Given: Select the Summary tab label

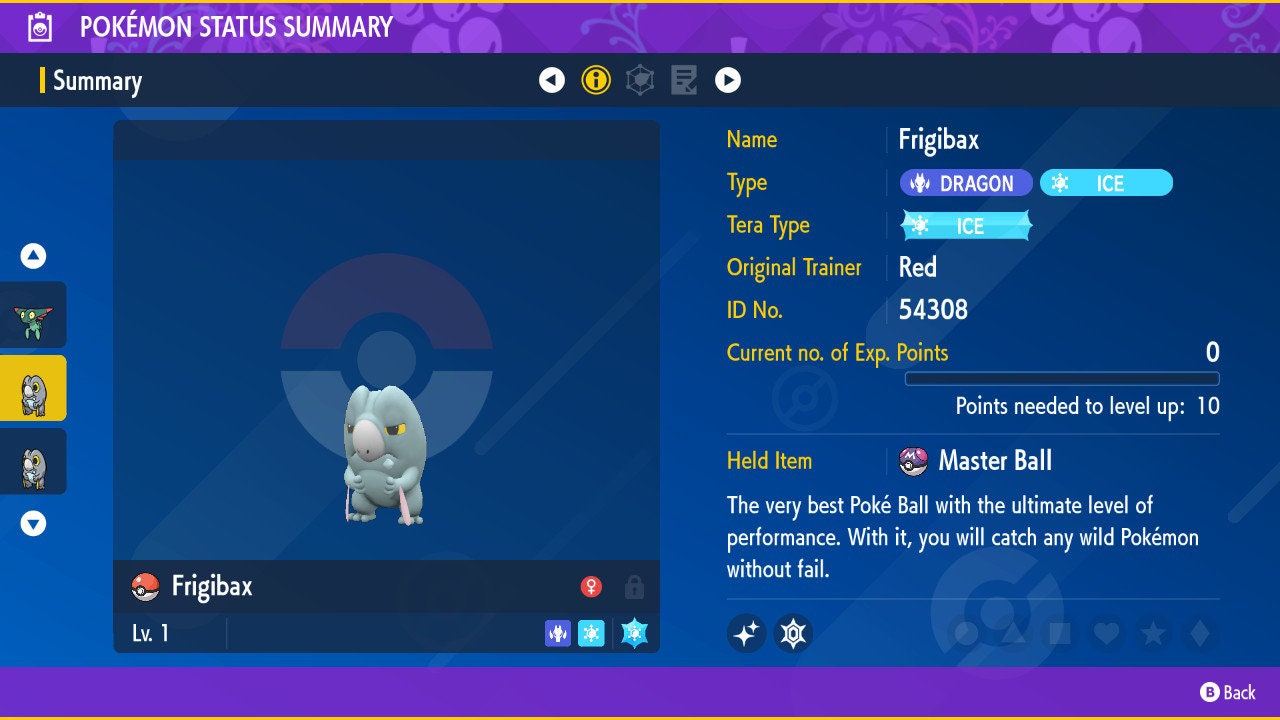Looking at the screenshot, I should 97,81.
